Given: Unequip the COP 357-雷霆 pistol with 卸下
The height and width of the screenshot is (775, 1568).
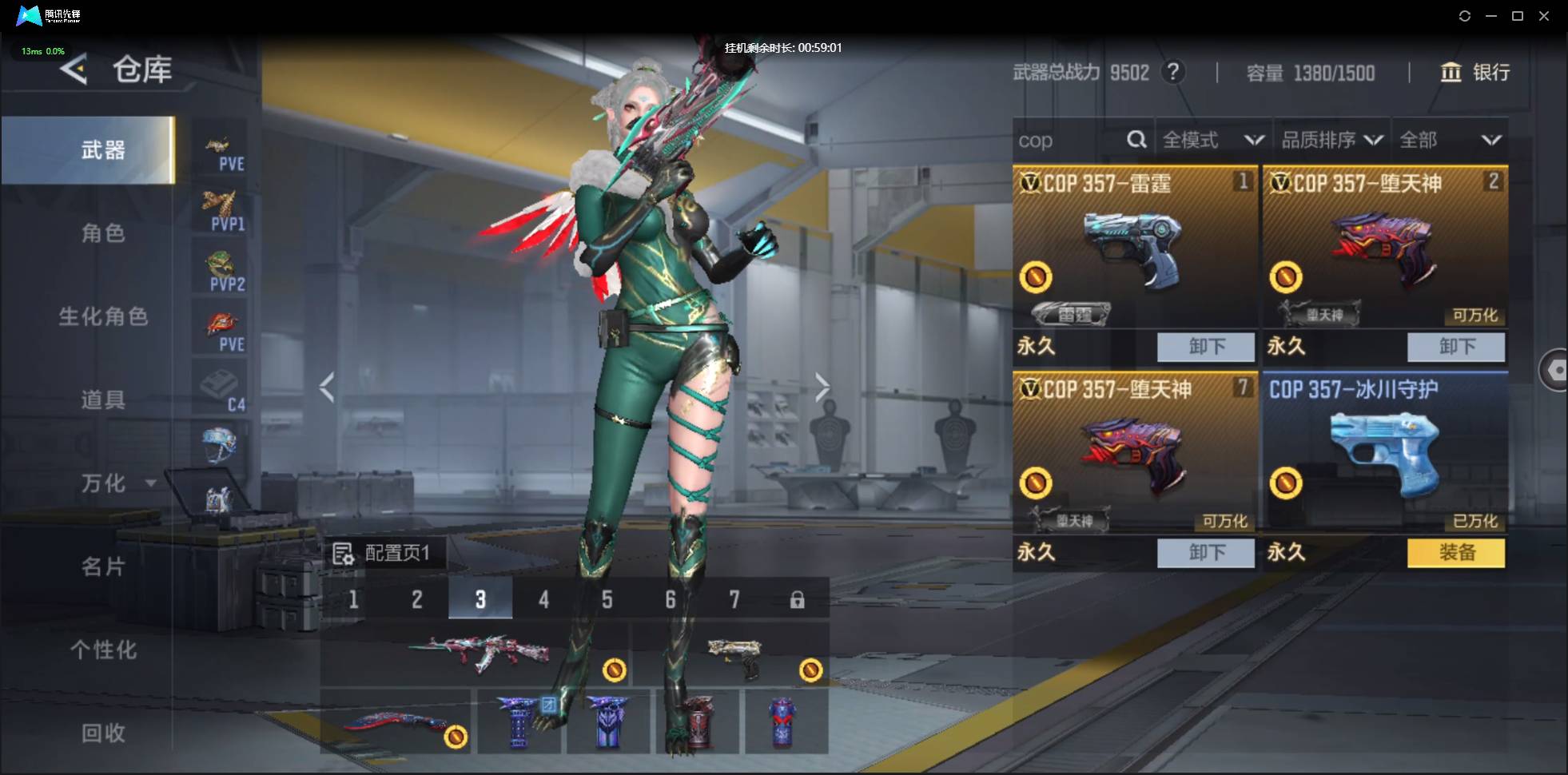Looking at the screenshot, I should [x=1205, y=346].
